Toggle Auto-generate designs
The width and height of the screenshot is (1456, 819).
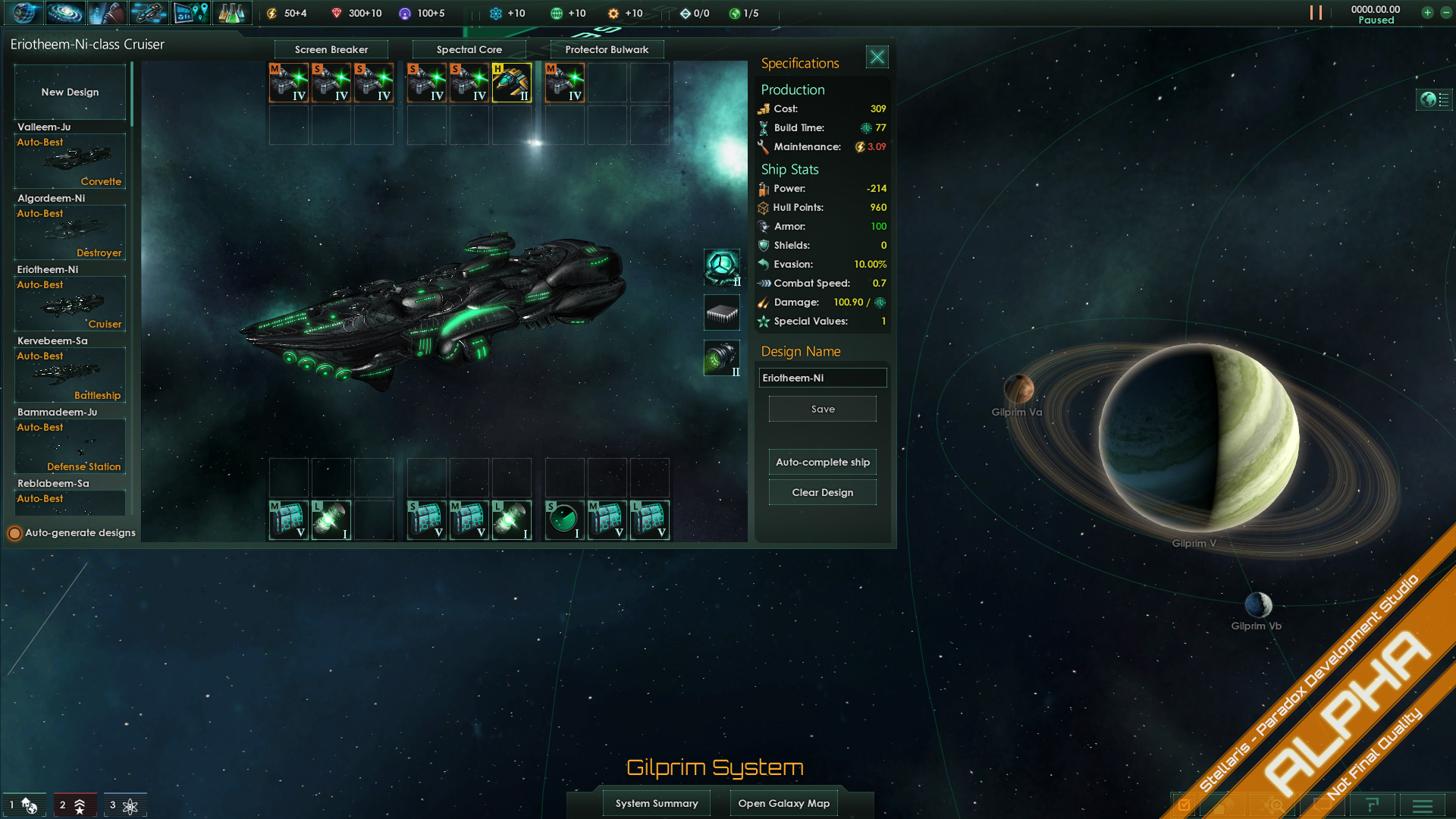[x=15, y=533]
